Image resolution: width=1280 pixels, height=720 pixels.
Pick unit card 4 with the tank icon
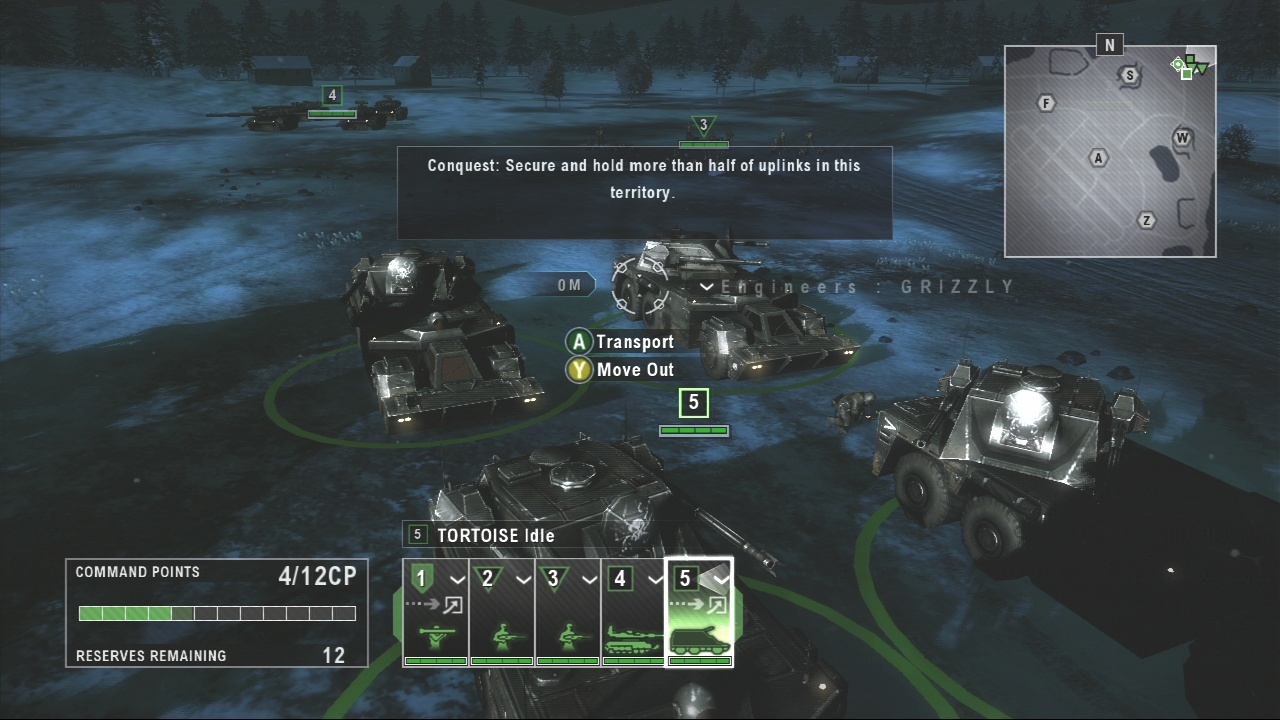coord(633,612)
